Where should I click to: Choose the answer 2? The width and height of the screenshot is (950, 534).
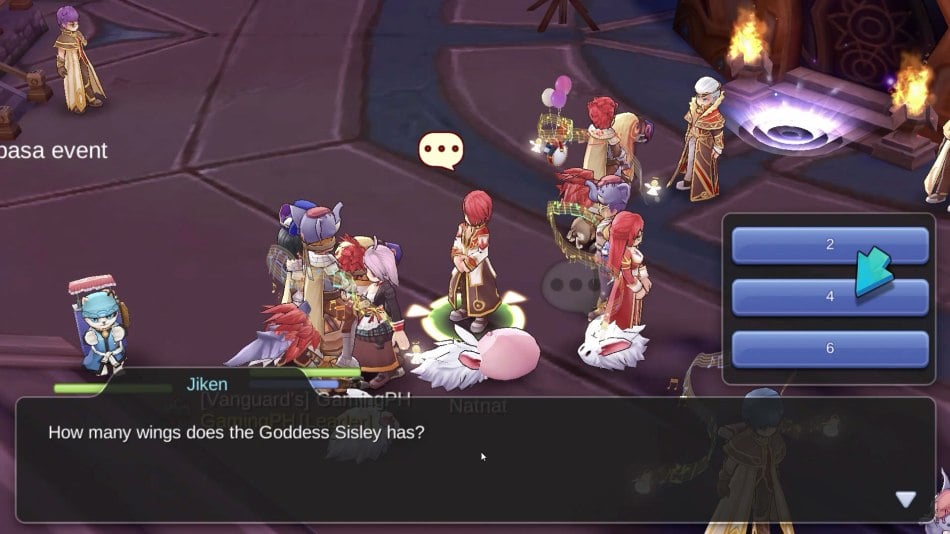(x=829, y=245)
